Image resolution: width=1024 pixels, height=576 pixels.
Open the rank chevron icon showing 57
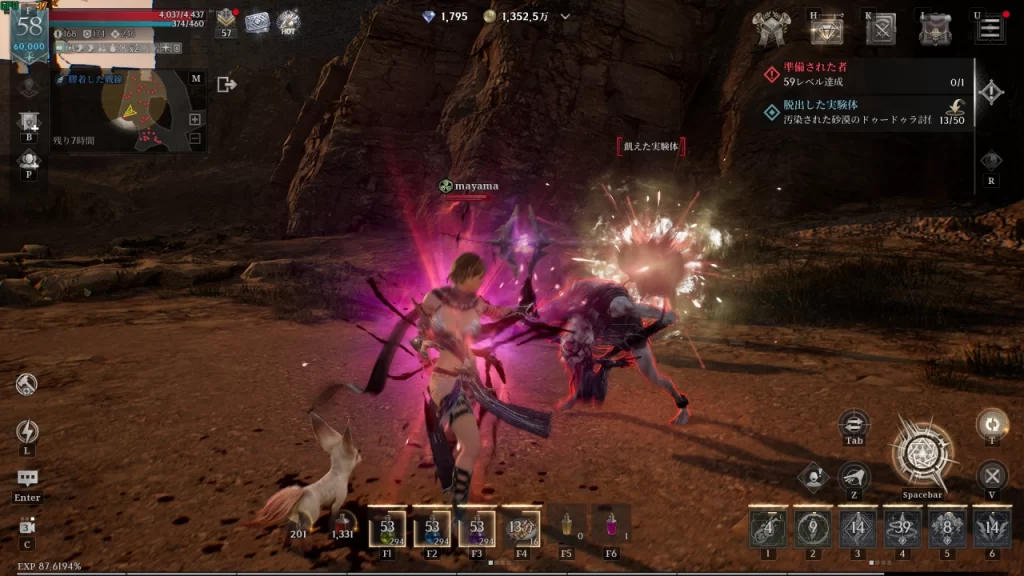226,20
